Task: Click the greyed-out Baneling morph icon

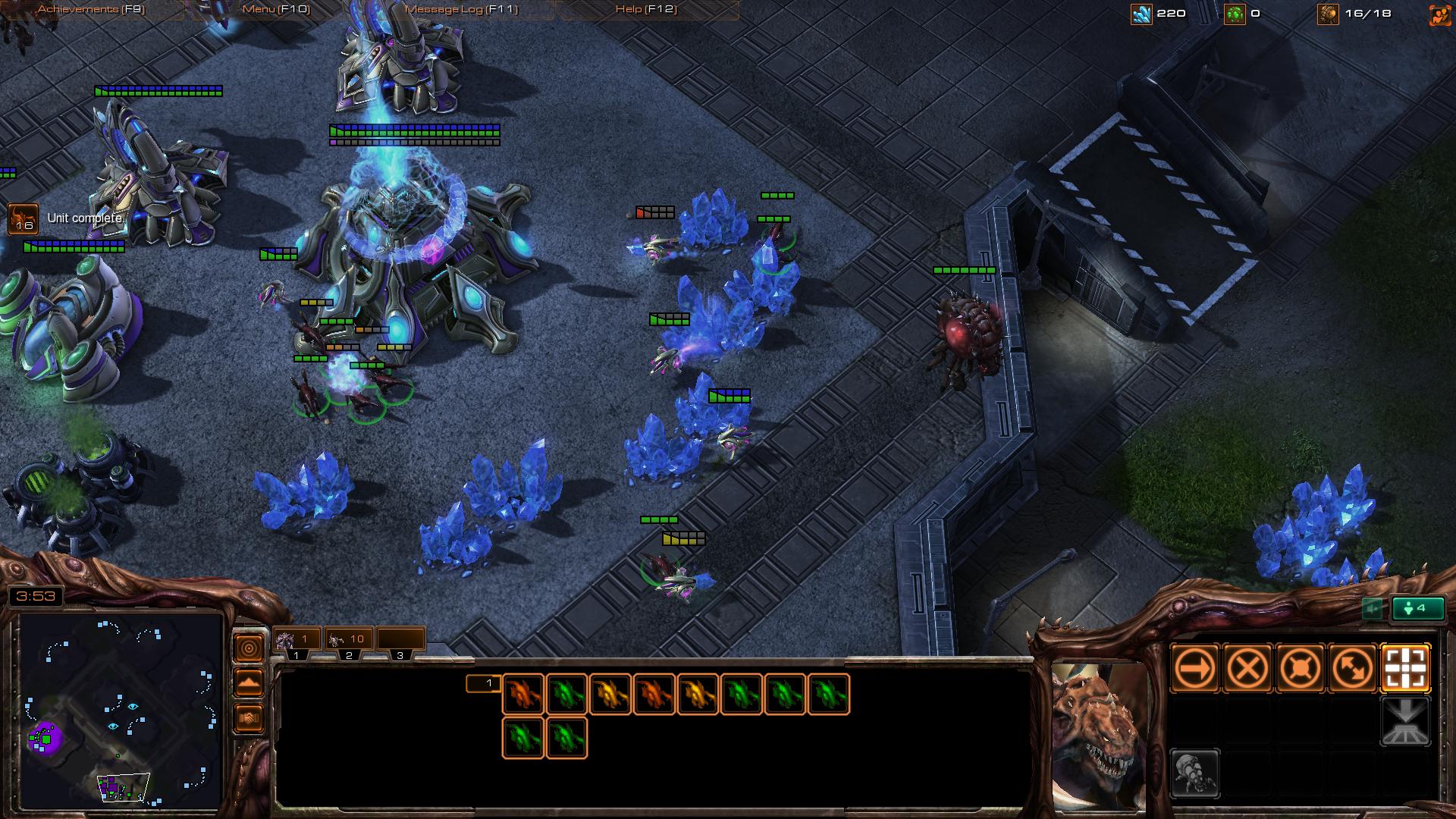Action: click(x=1195, y=773)
